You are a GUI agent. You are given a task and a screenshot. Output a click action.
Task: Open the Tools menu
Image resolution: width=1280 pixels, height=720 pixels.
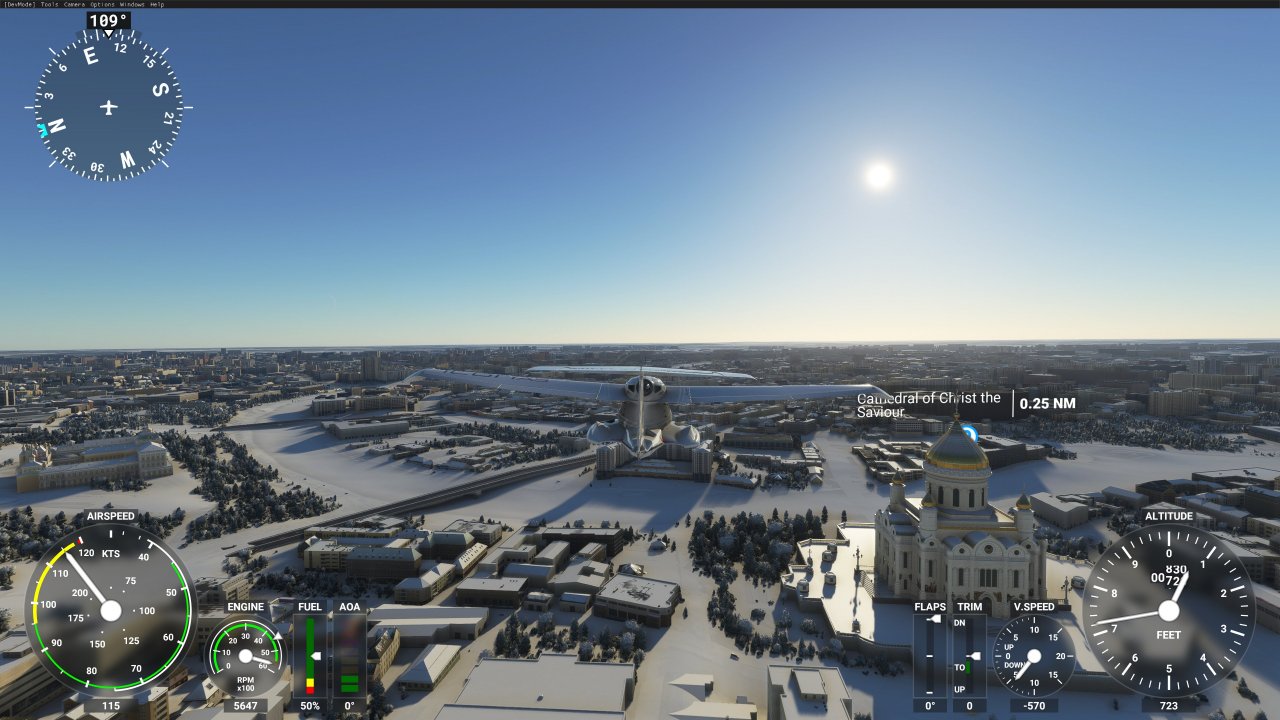click(x=48, y=4)
